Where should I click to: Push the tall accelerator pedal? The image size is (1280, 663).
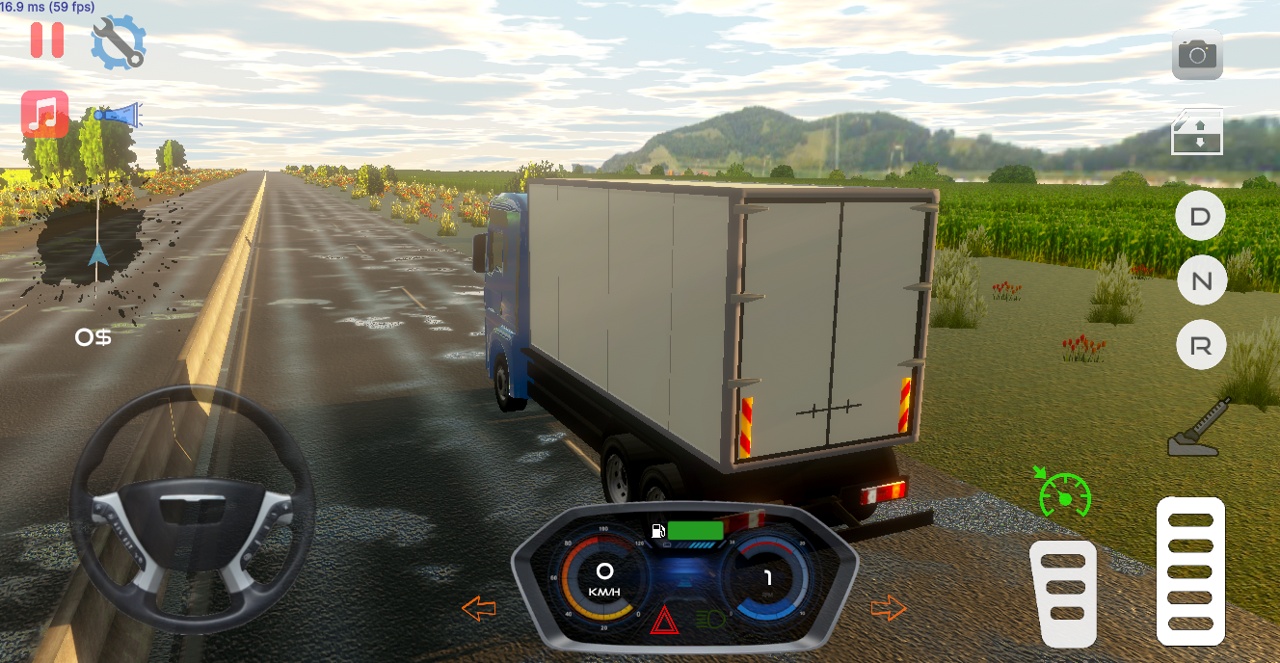coord(1190,571)
